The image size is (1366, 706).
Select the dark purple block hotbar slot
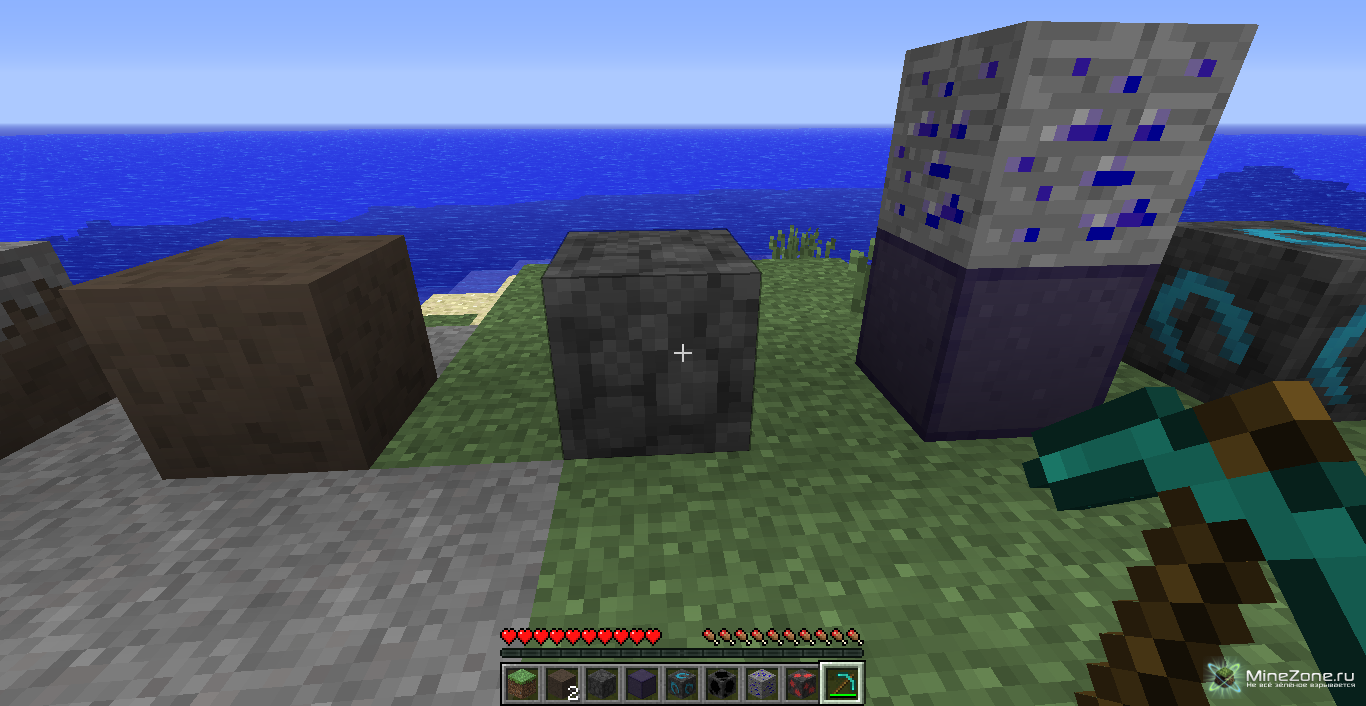click(x=639, y=684)
